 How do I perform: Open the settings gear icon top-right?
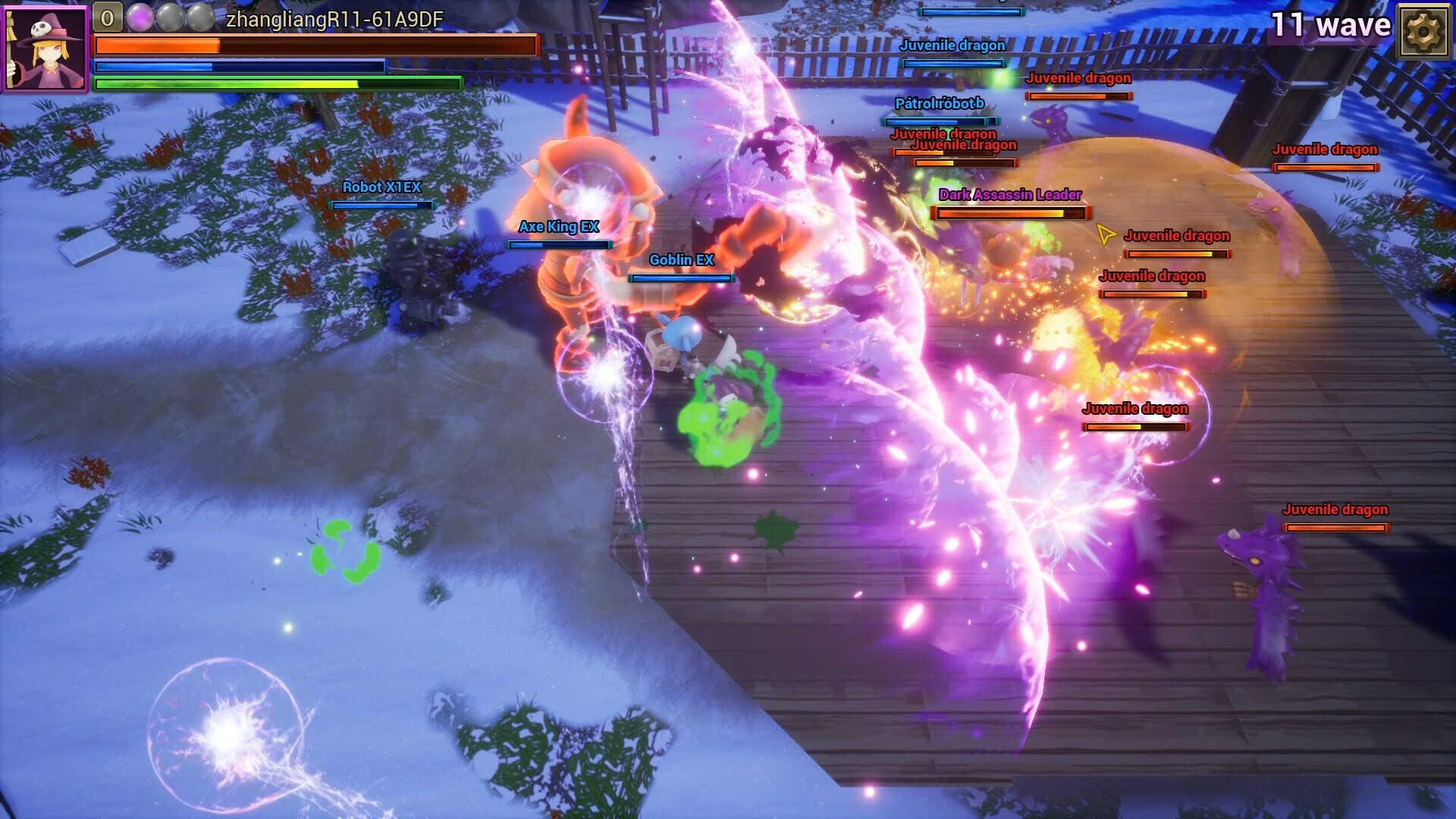tap(1423, 32)
